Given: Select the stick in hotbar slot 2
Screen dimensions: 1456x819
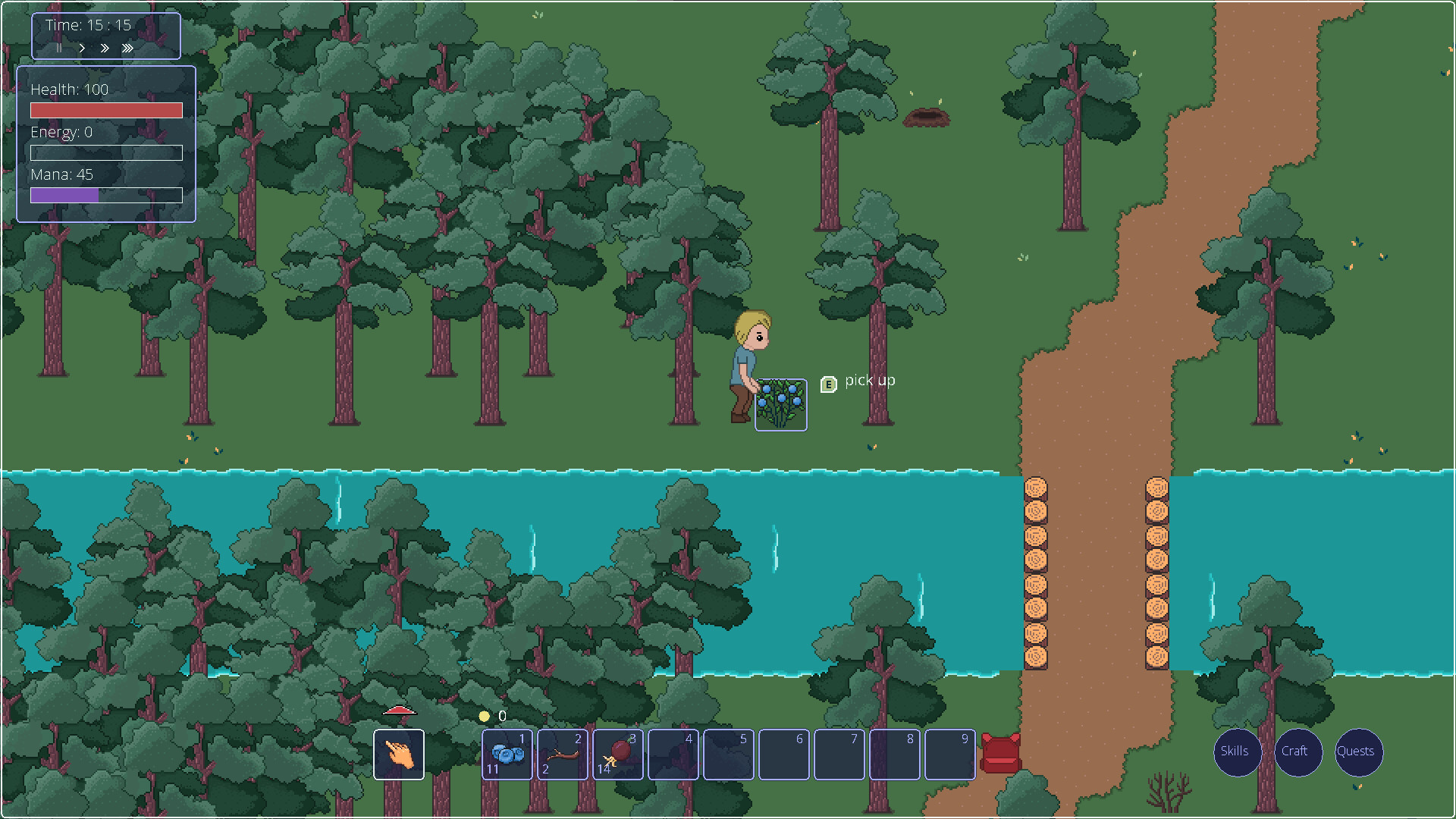Looking at the screenshot, I should pos(563,754).
